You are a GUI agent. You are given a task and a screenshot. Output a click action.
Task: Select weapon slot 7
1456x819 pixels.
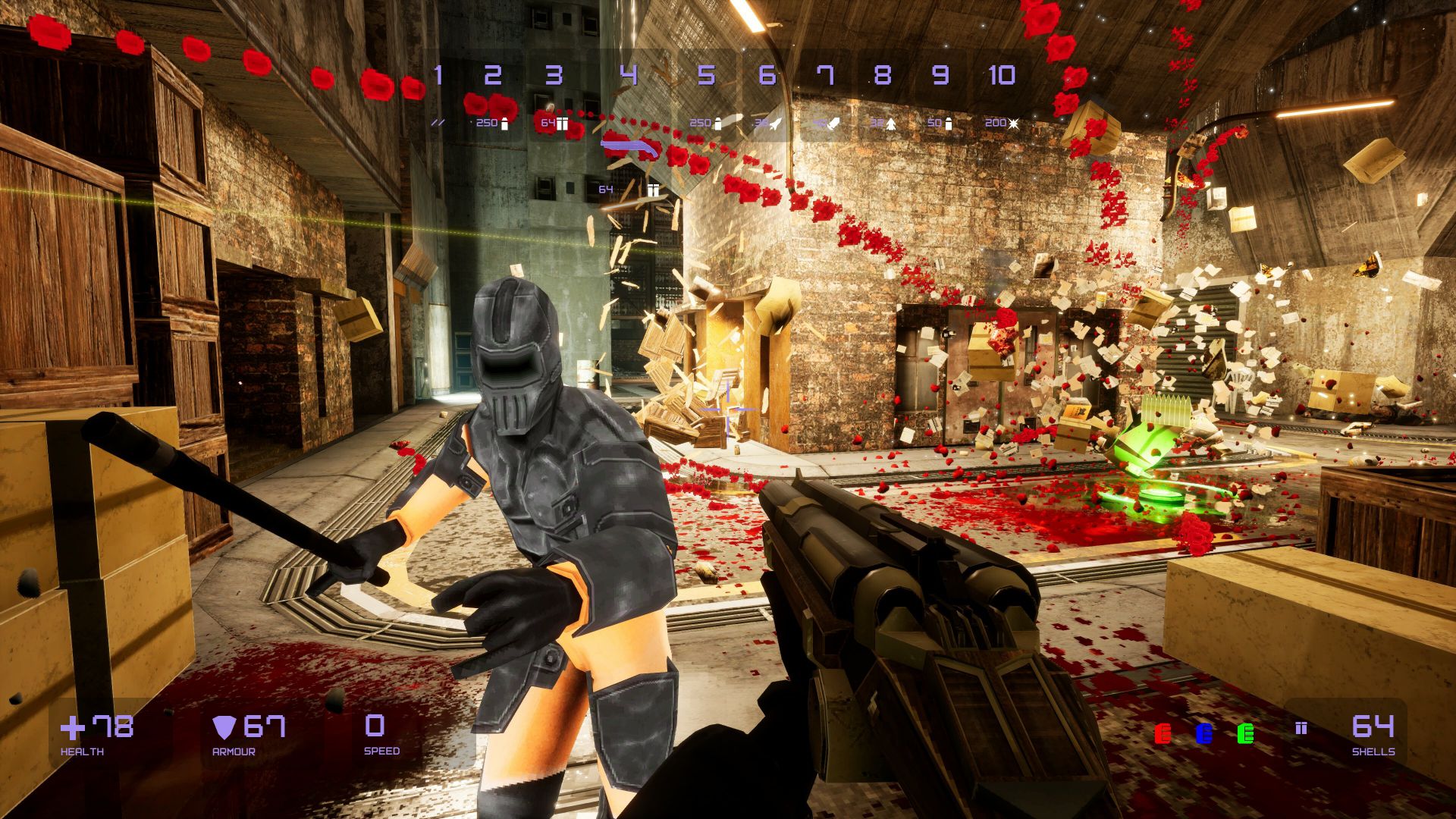[825, 76]
